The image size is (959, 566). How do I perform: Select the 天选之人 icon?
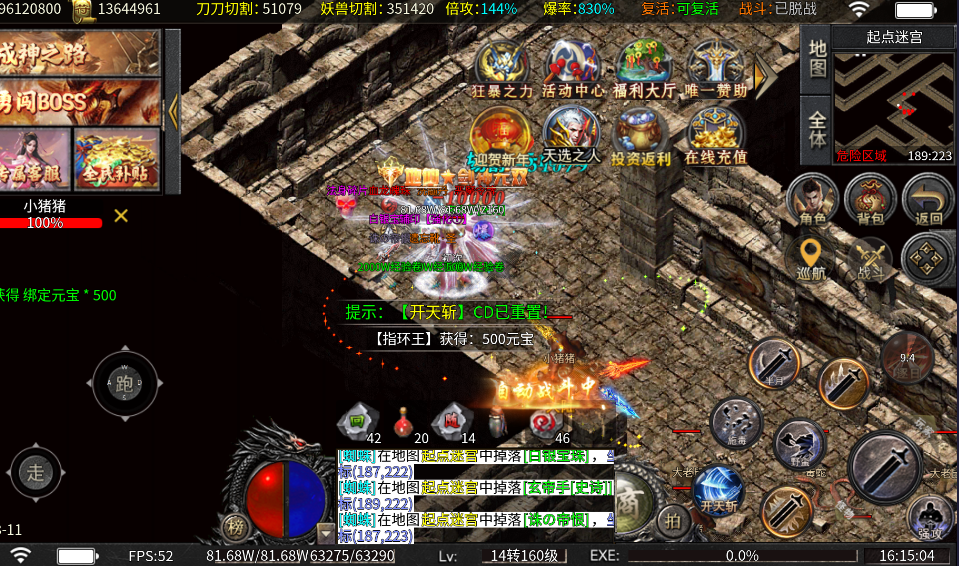573,134
